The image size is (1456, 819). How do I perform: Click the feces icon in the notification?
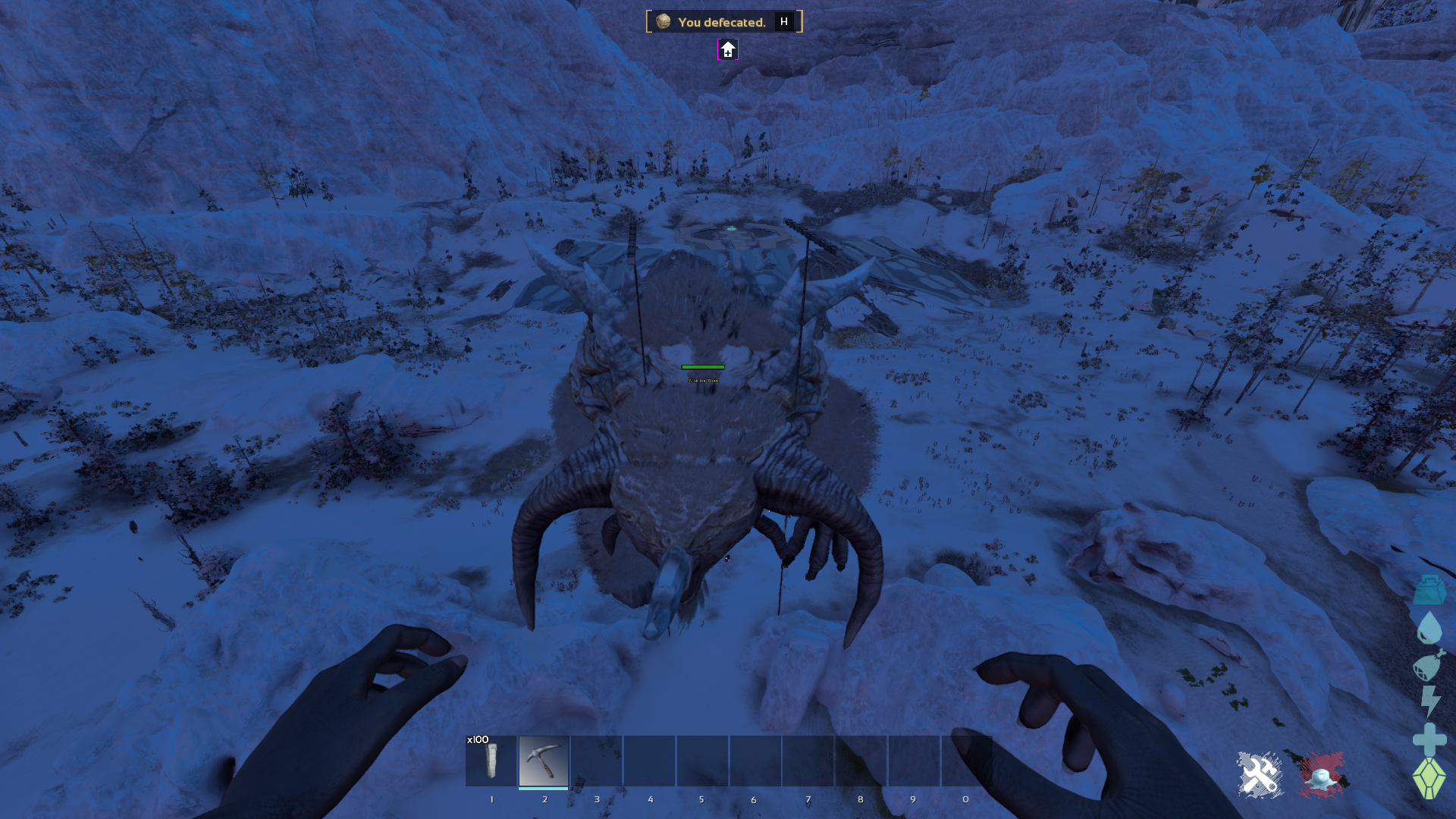[x=662, y=22]
